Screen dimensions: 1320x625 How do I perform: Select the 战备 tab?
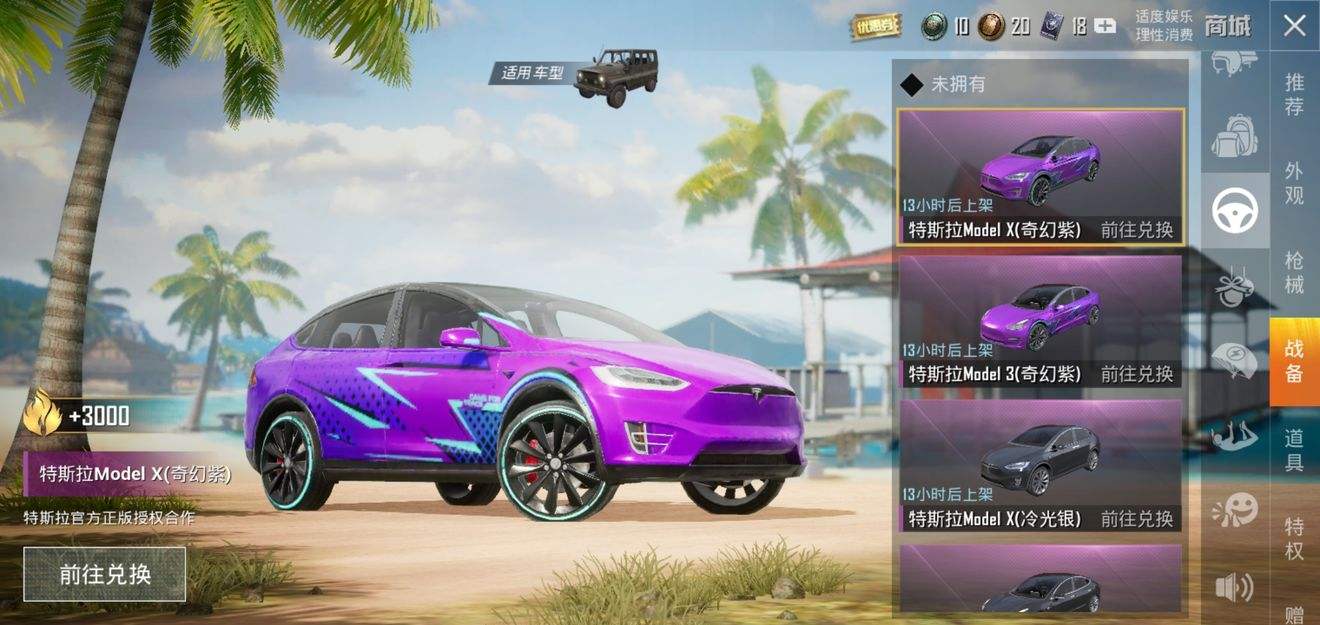[1294, 361]
